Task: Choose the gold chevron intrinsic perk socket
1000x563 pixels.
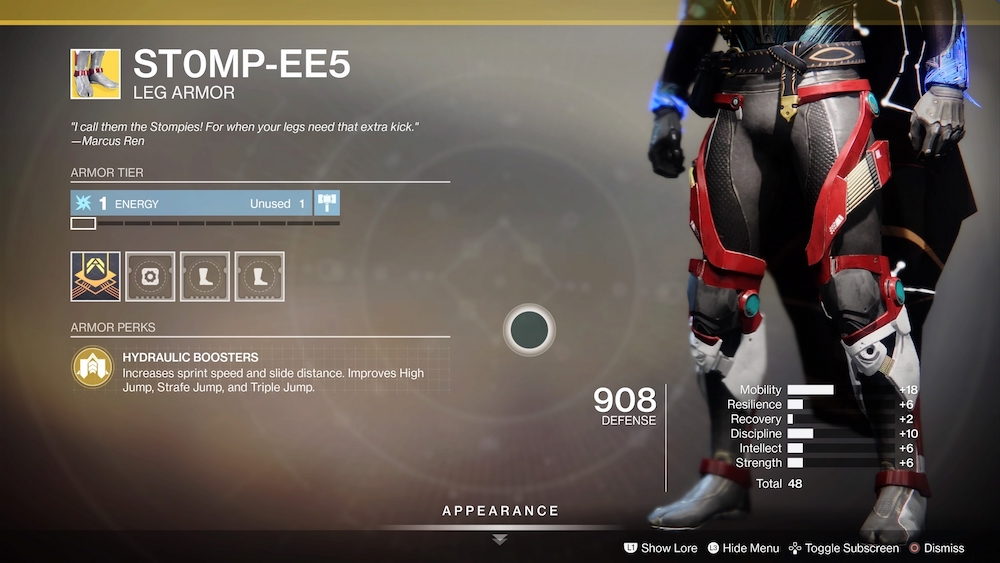Action: 95,276
